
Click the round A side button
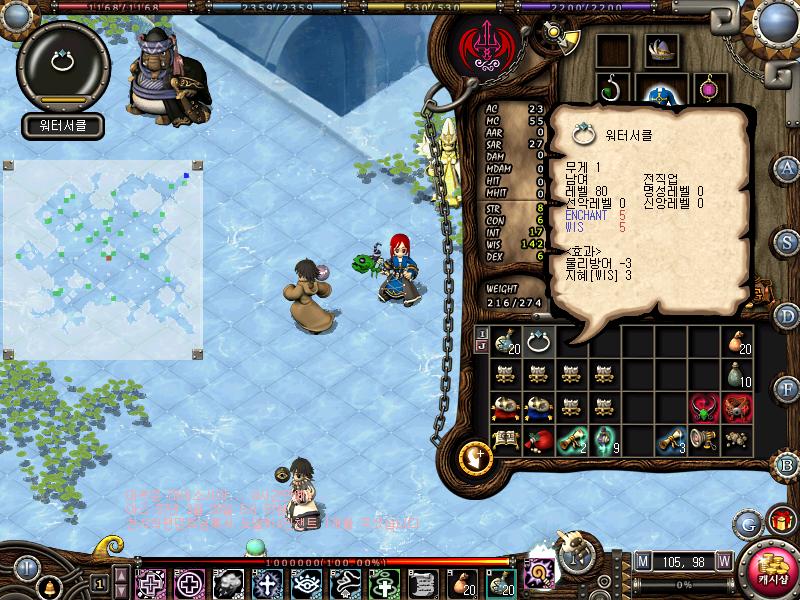point(787,167)
